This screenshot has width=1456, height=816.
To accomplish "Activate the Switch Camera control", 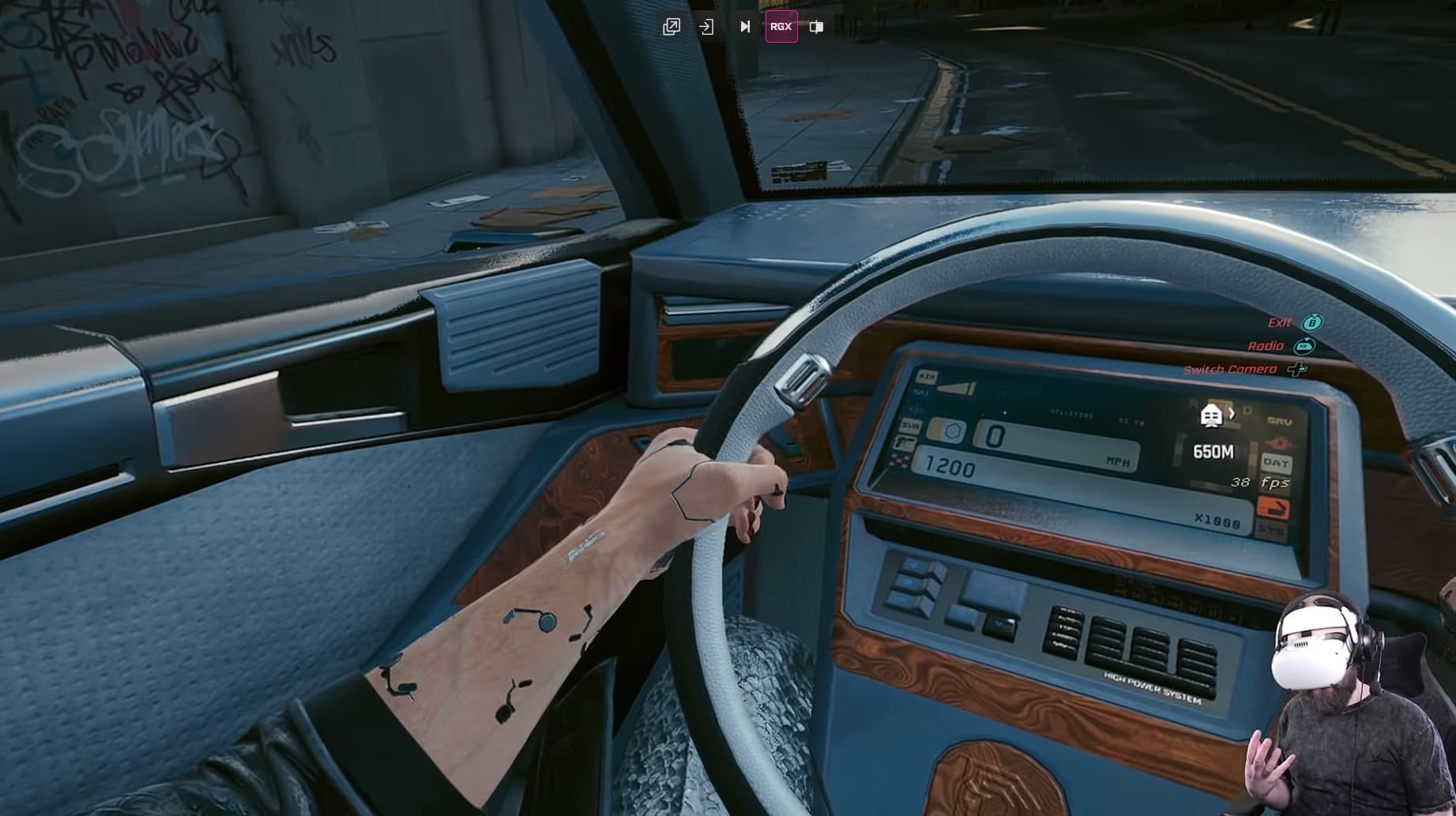I will (x=1229, y=368).
